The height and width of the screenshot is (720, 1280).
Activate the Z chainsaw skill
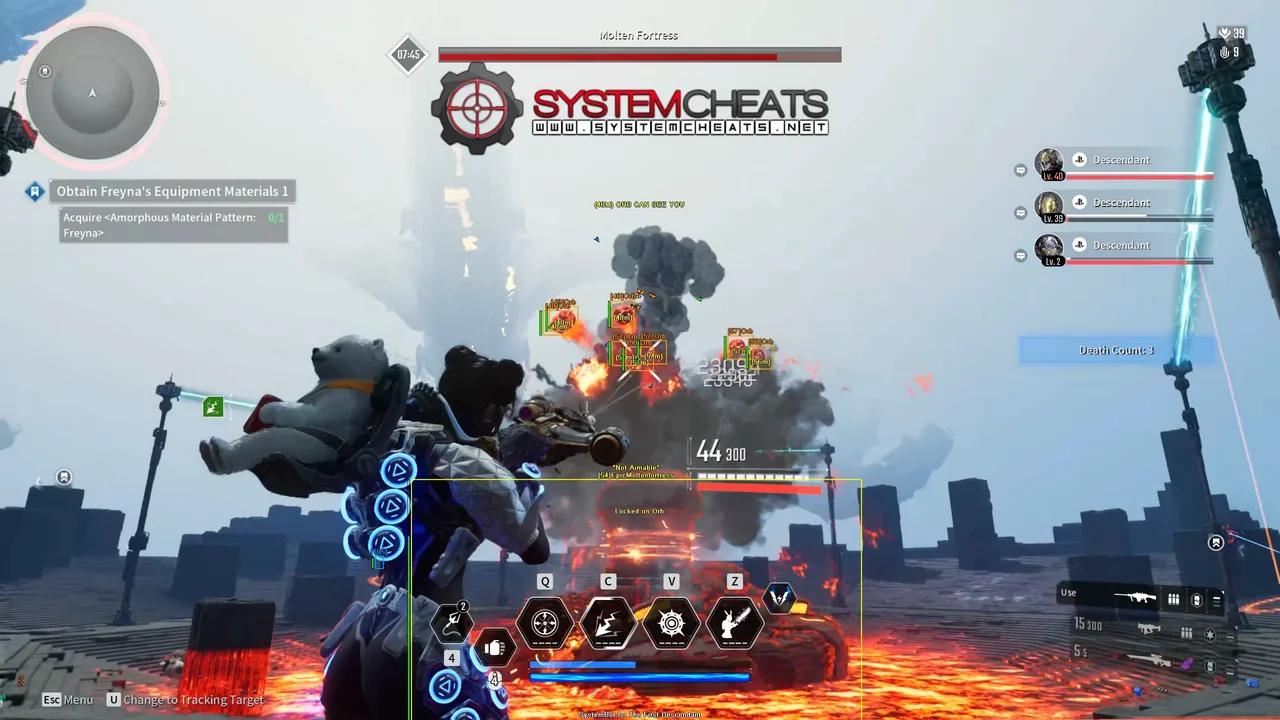[x=735, y=623]
